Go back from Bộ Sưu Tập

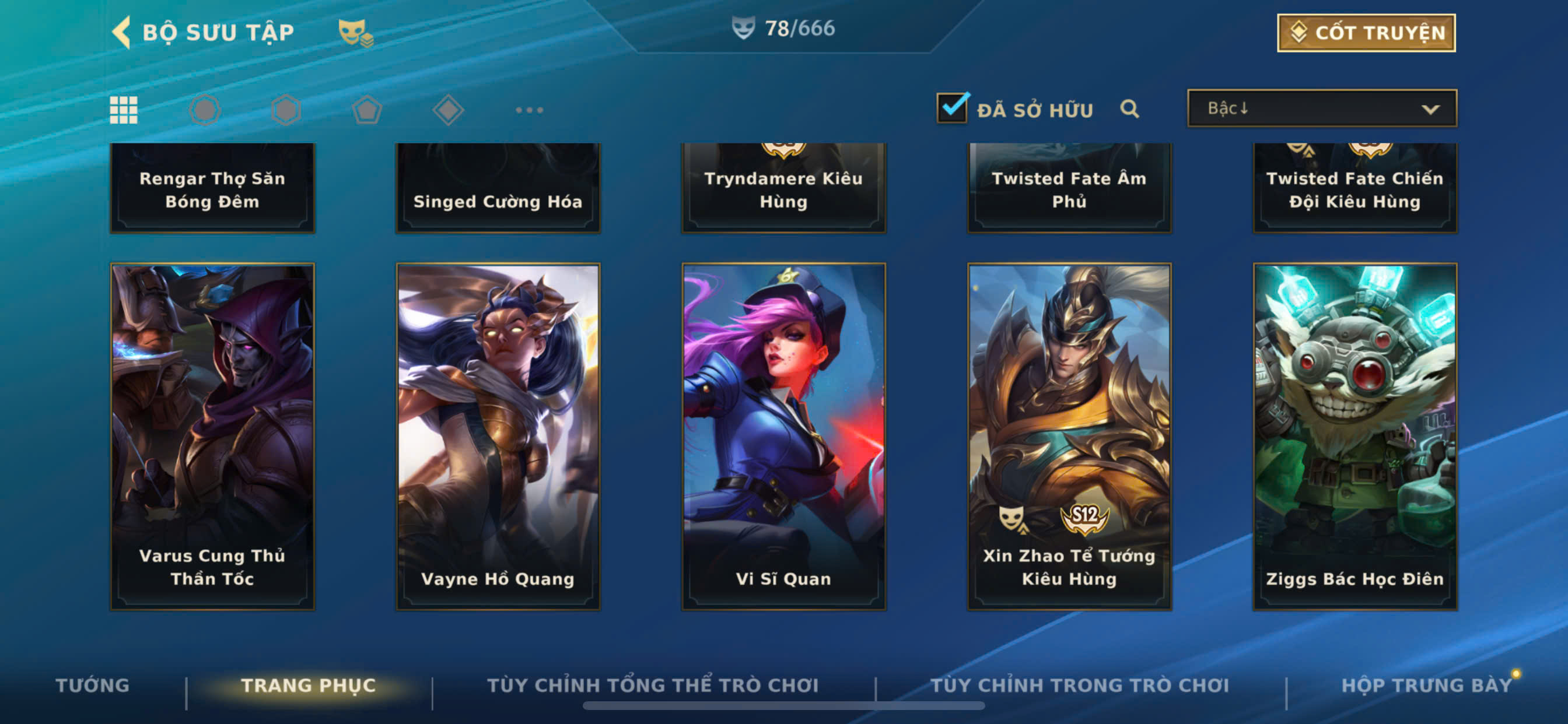(x=123, y=32)
